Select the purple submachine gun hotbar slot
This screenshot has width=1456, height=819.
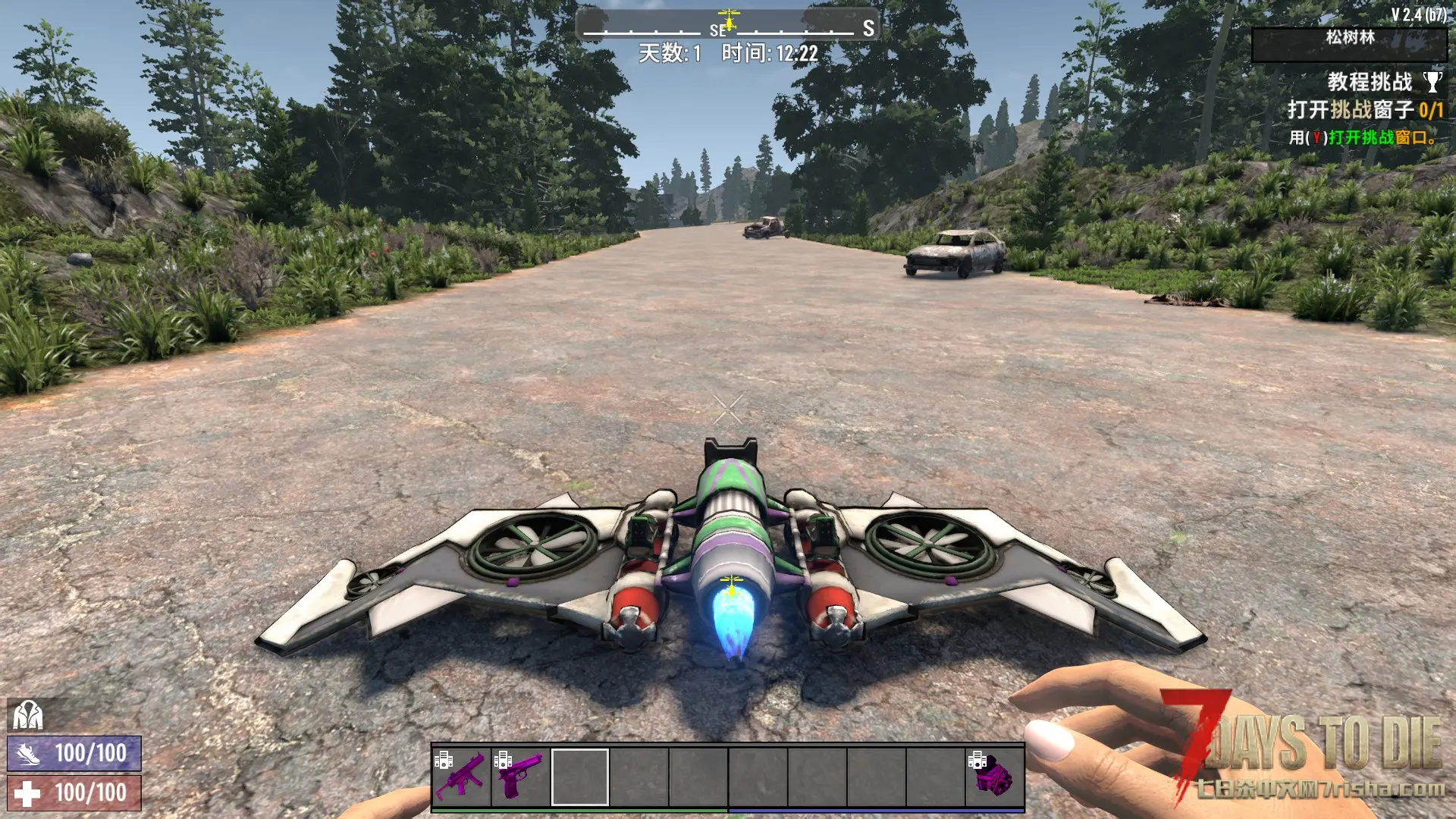point(461,776)
